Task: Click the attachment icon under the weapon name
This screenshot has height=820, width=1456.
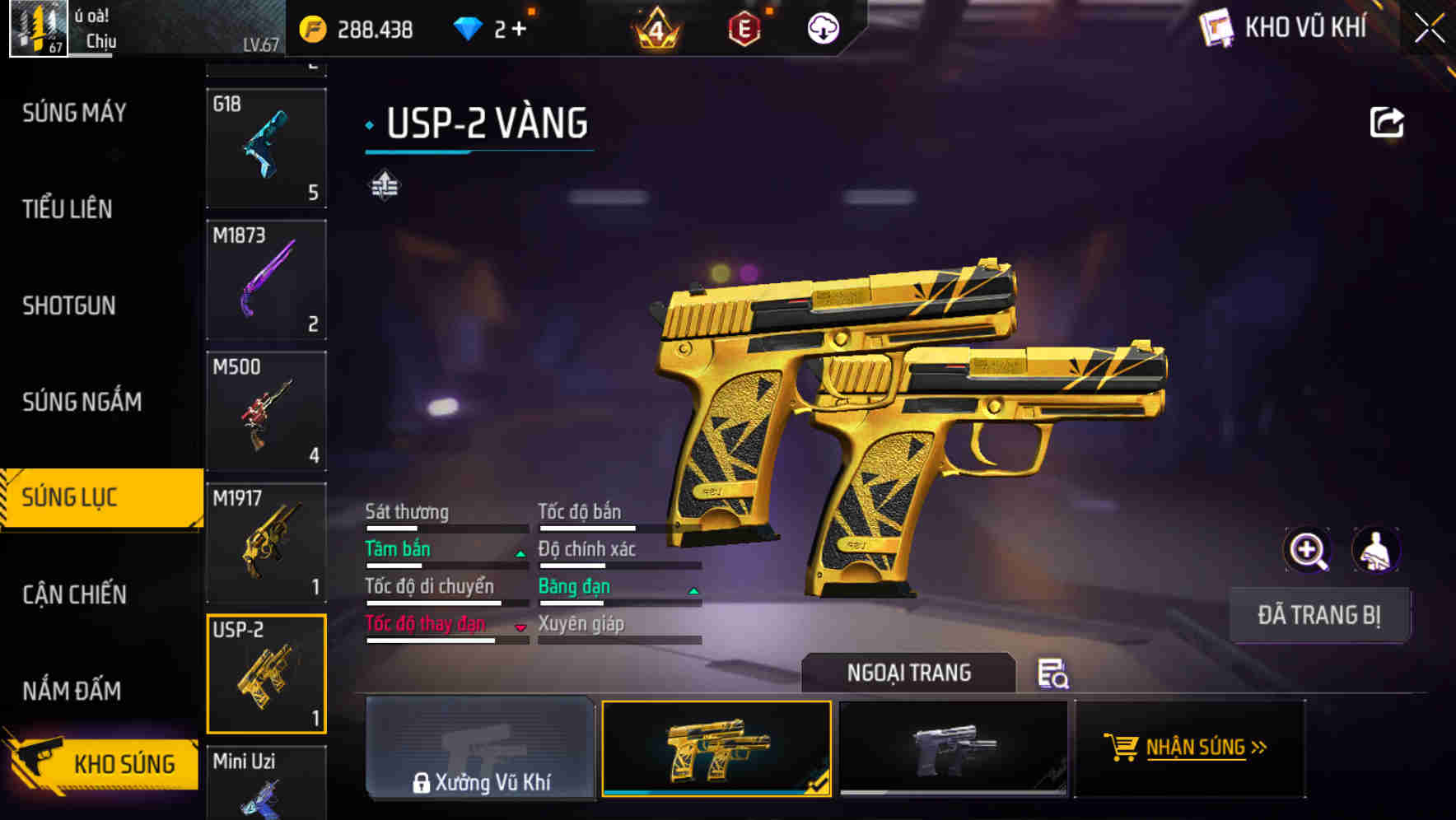Action: [x=384, y=186]
